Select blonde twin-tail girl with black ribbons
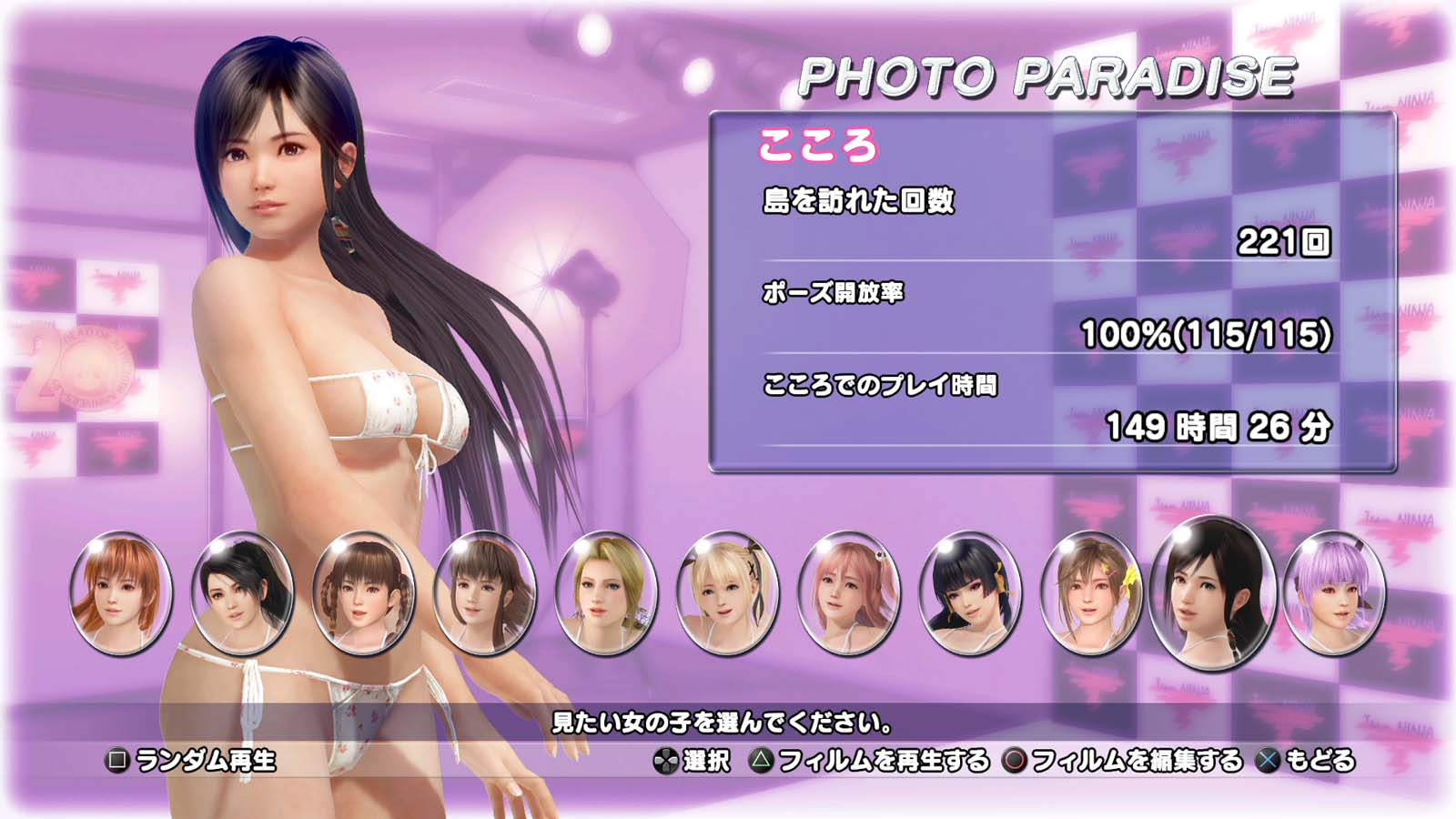1456x819 pixels. tap(727, 593)
